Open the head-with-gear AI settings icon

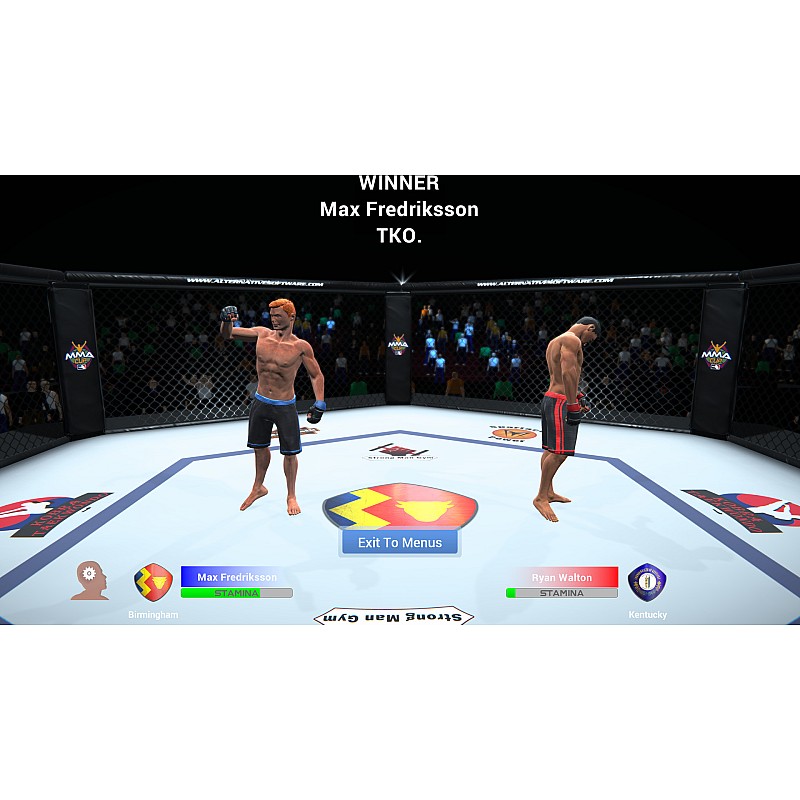tap(90, 580)
